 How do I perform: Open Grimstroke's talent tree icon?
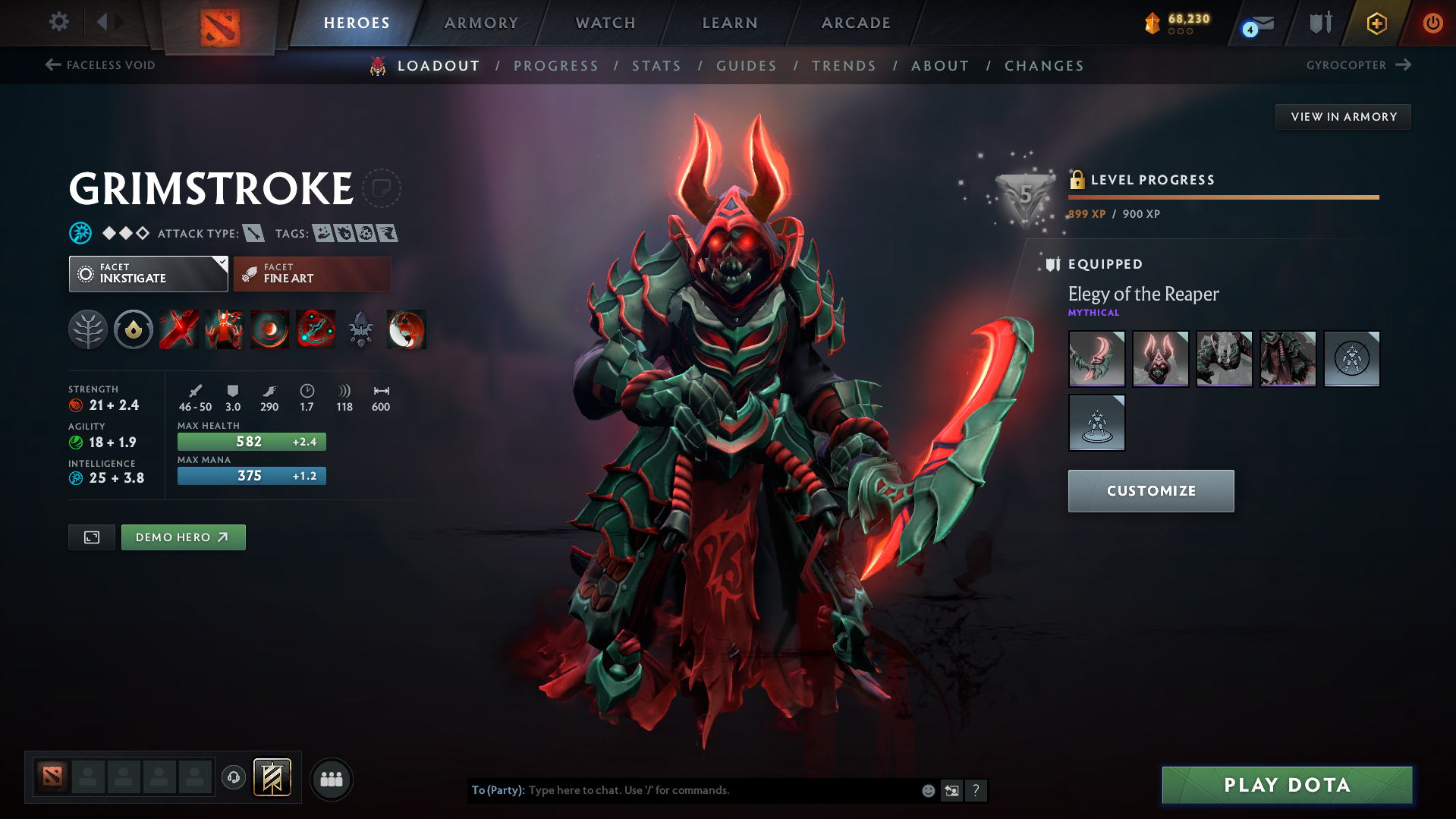[88, 329]
